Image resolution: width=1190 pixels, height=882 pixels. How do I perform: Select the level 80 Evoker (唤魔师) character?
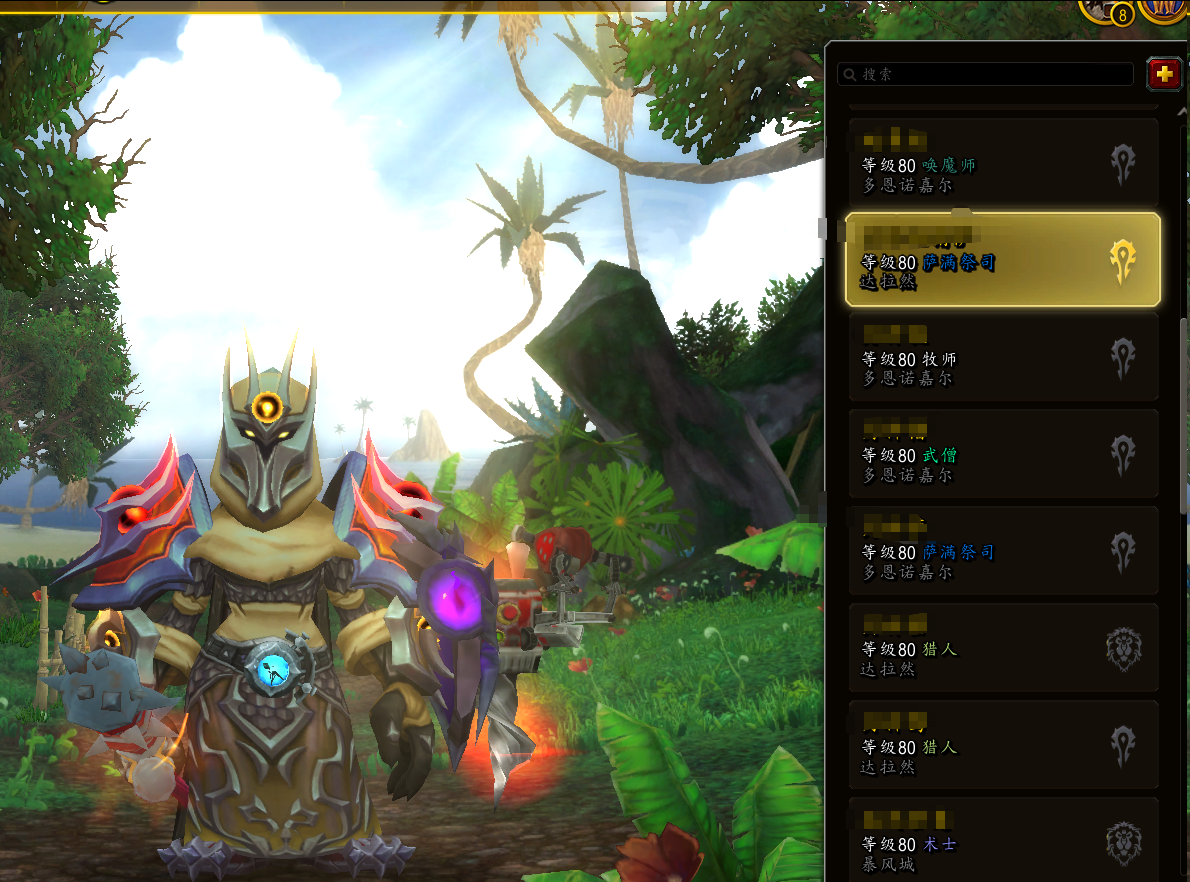click(1002, 162)
